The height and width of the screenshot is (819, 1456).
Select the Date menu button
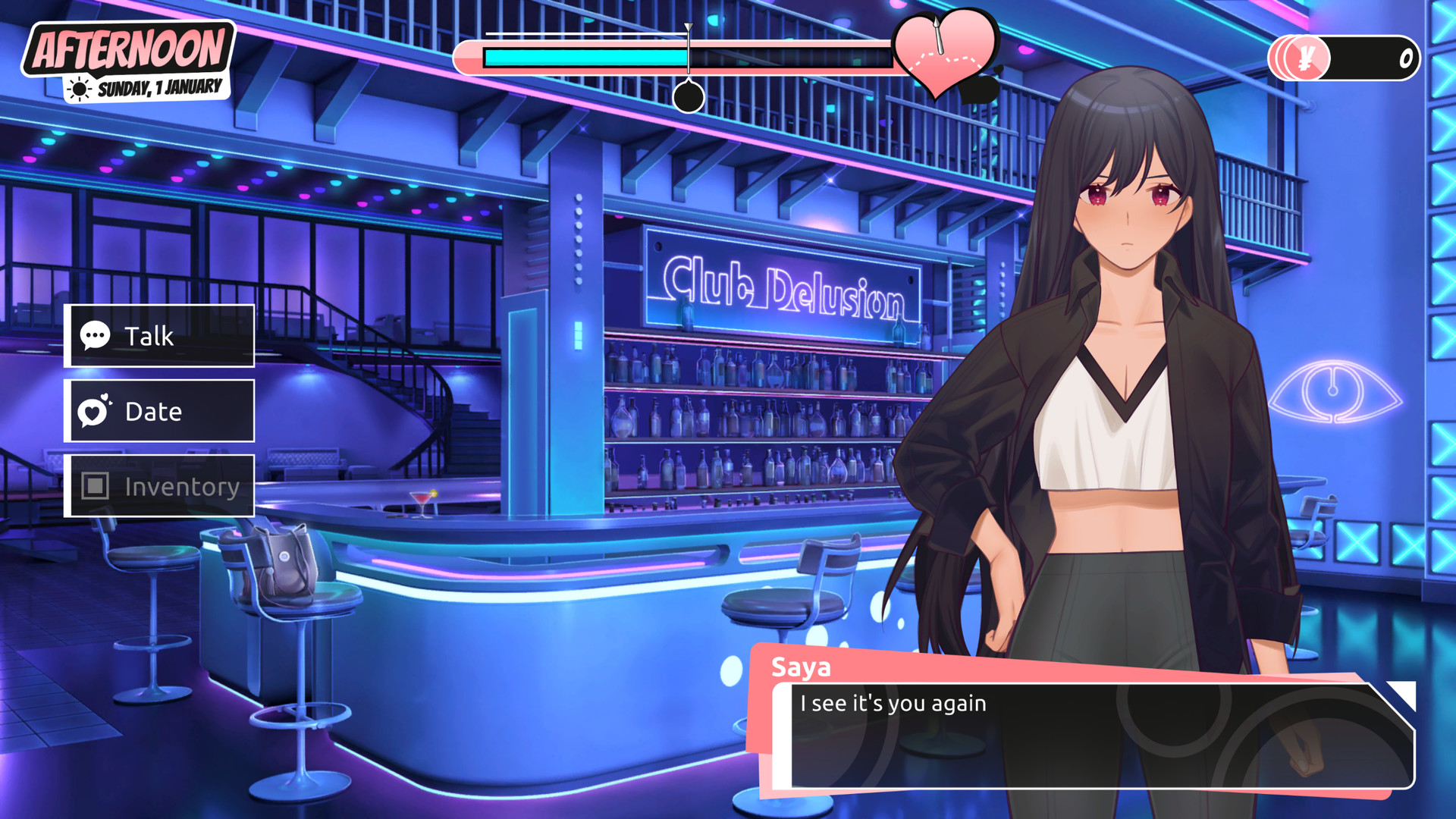point(160,411)
